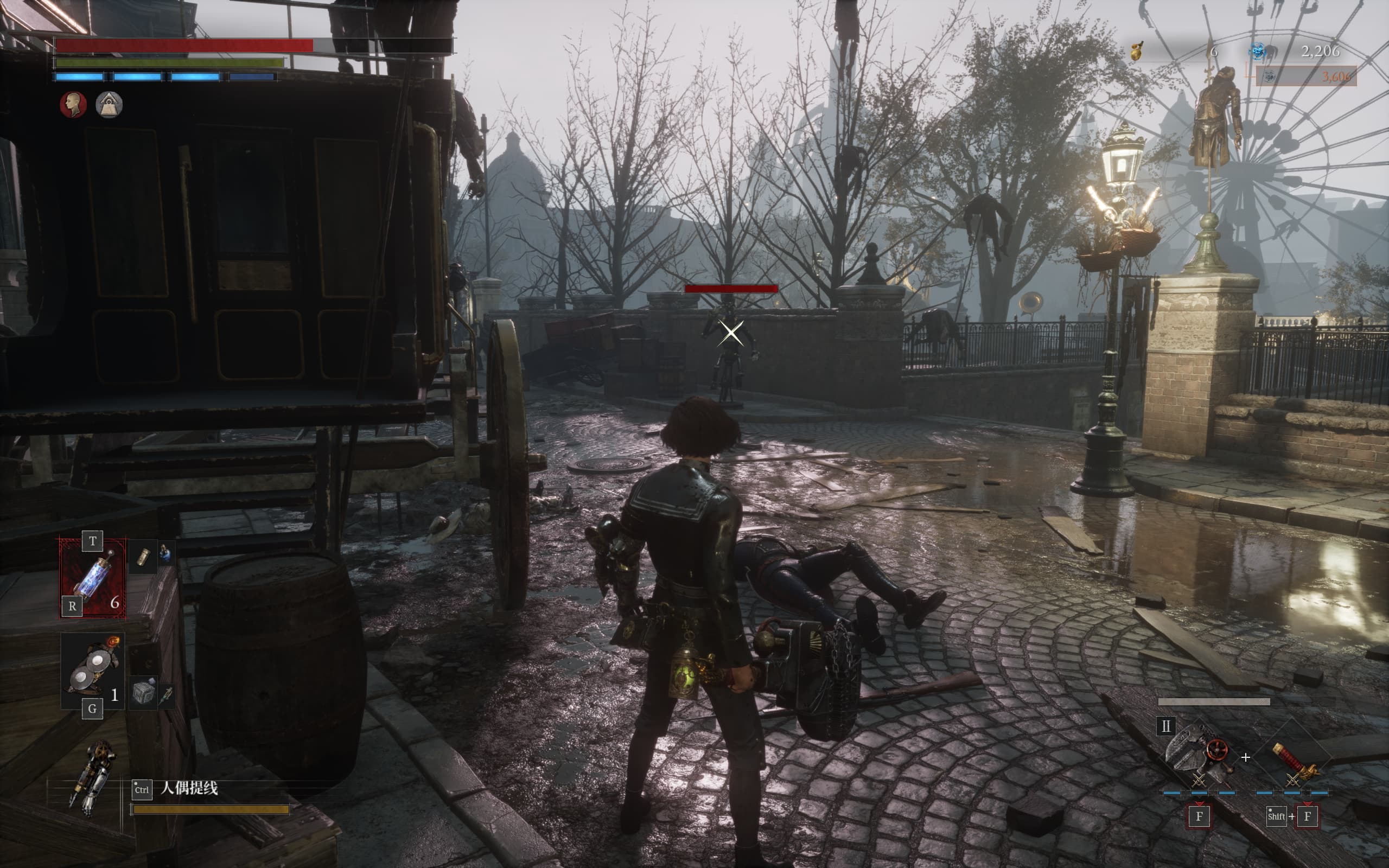
Task: Select the grey cube item slot
Action: tap(143, 692)
